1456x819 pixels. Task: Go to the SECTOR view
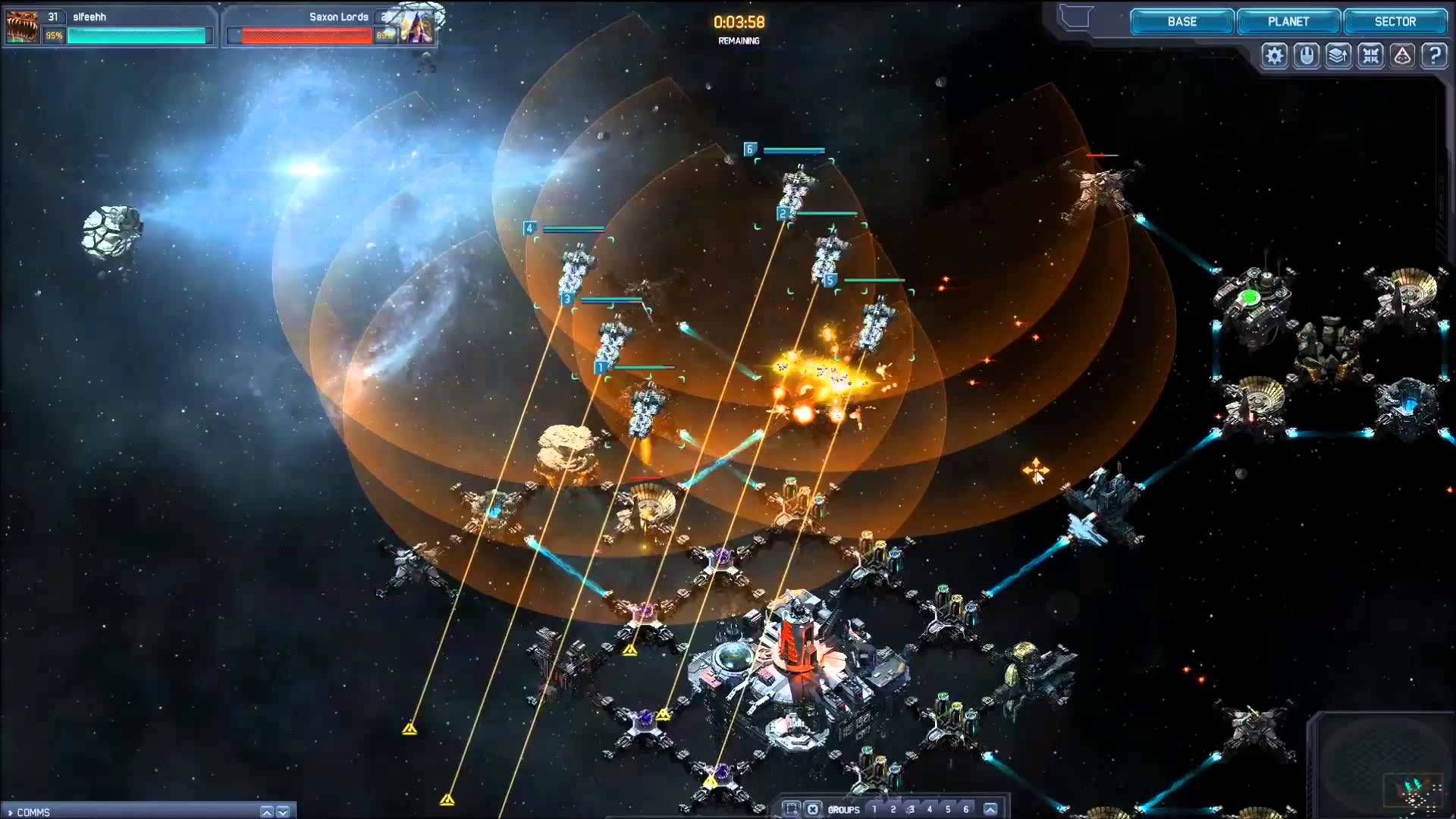pos(1395,22)
